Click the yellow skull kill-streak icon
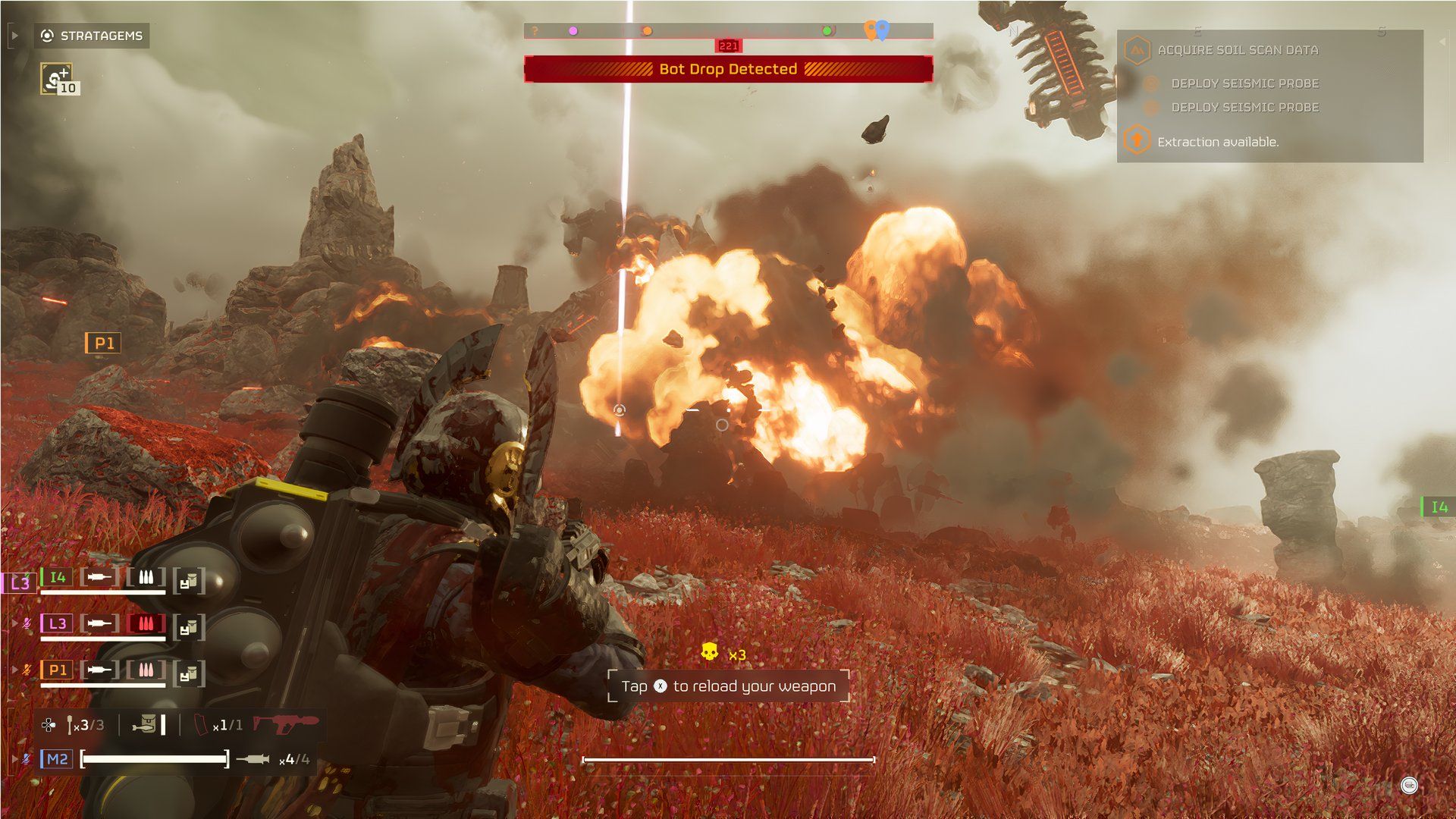1456x819 pixels. pyautogui.click(x=710, y=652)
